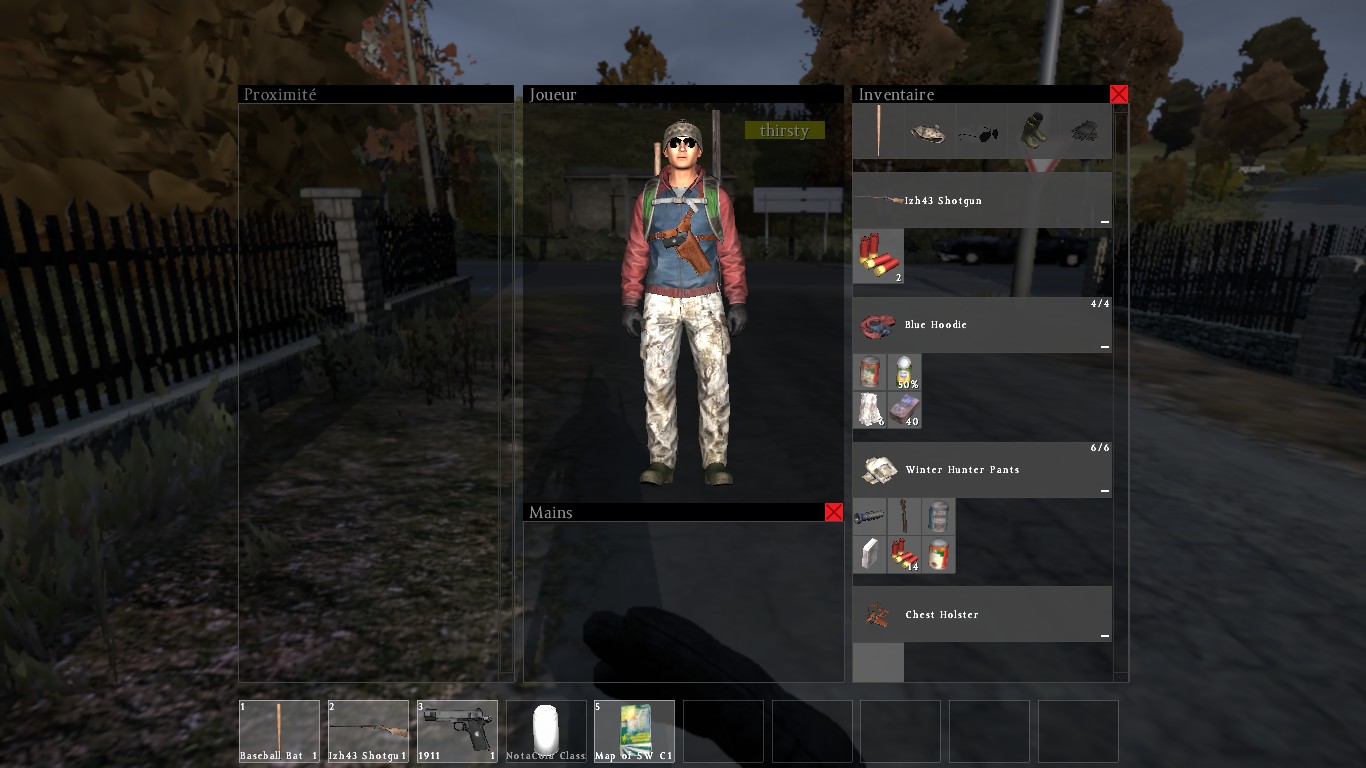
Task: Close the Mains panel
Action: coord(834,512)
